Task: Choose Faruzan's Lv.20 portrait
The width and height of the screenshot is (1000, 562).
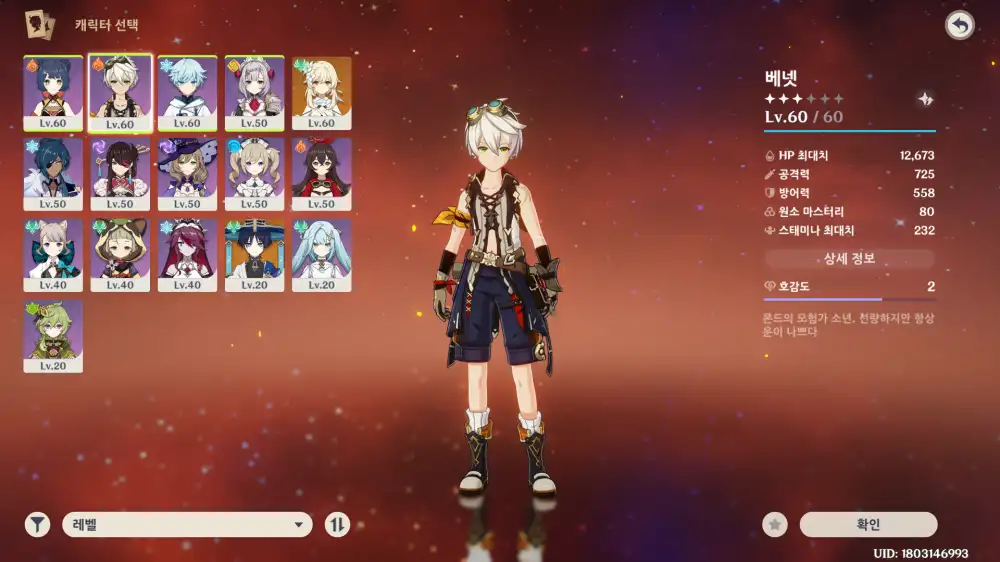Action: (321, 255)
